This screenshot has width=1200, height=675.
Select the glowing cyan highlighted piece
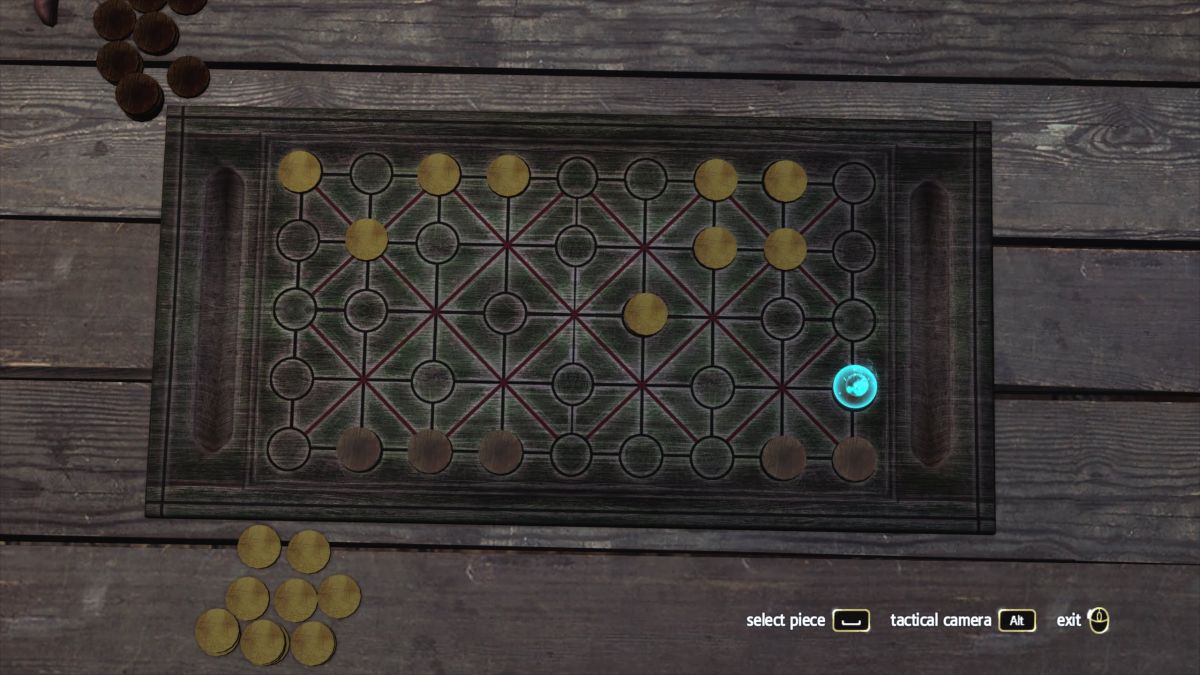tap(855, 385)
